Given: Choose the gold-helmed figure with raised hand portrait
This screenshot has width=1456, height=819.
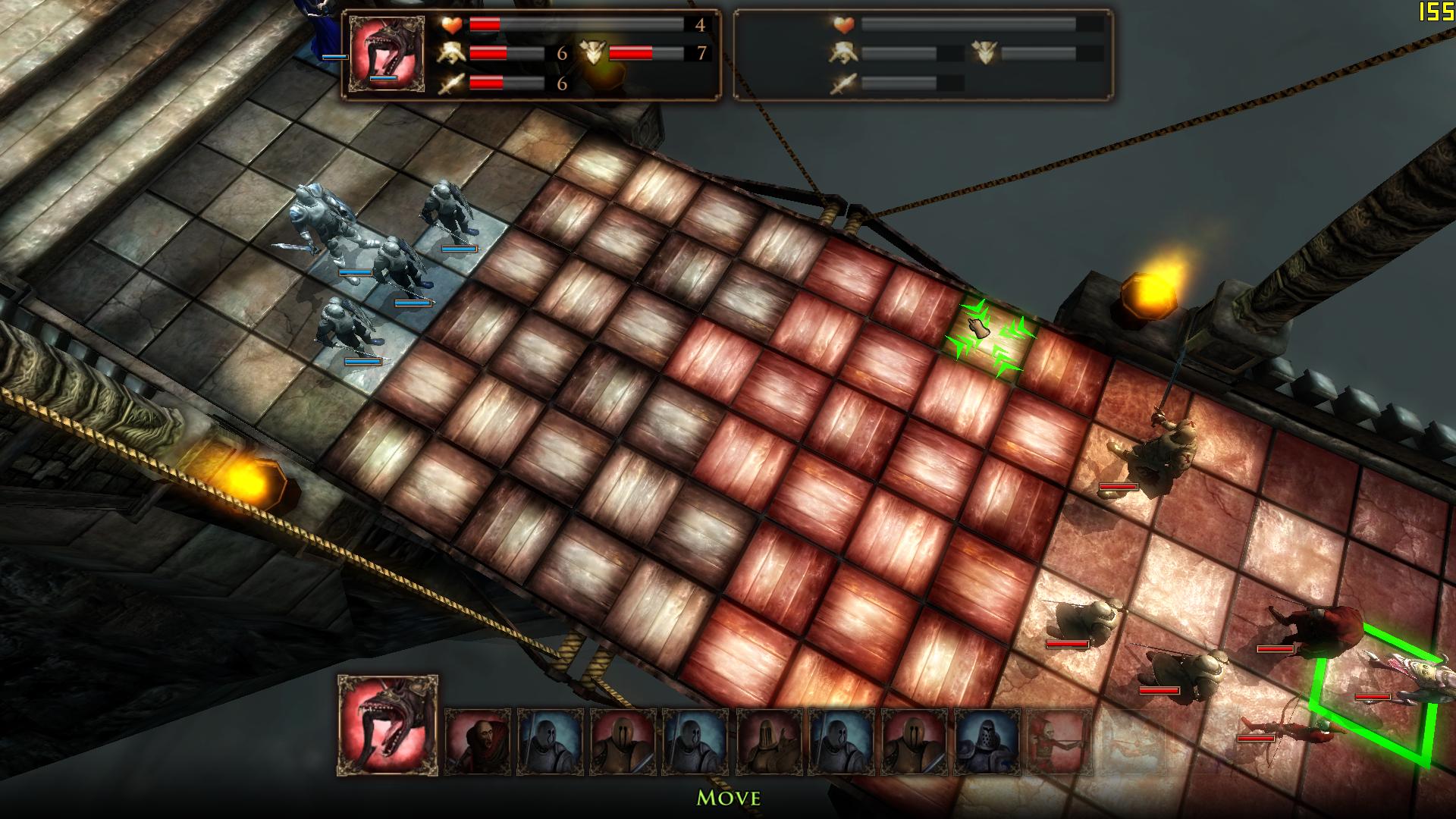Looking at the screenshot, I should pyautogui.click(x=771, y=741).
